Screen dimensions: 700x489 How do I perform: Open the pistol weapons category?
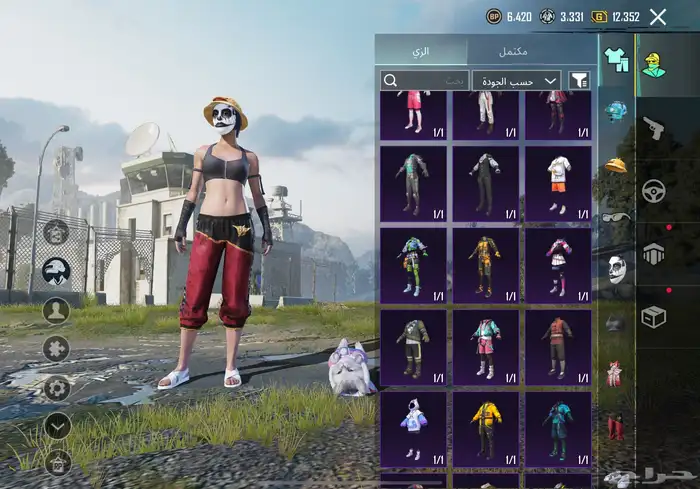pos(654,128)
